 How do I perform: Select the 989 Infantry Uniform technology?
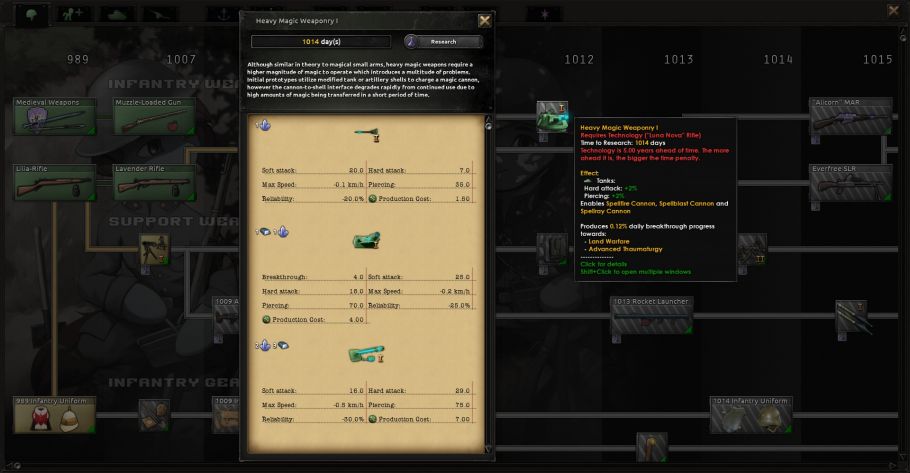pyautogui.click(x=55, y=415)
